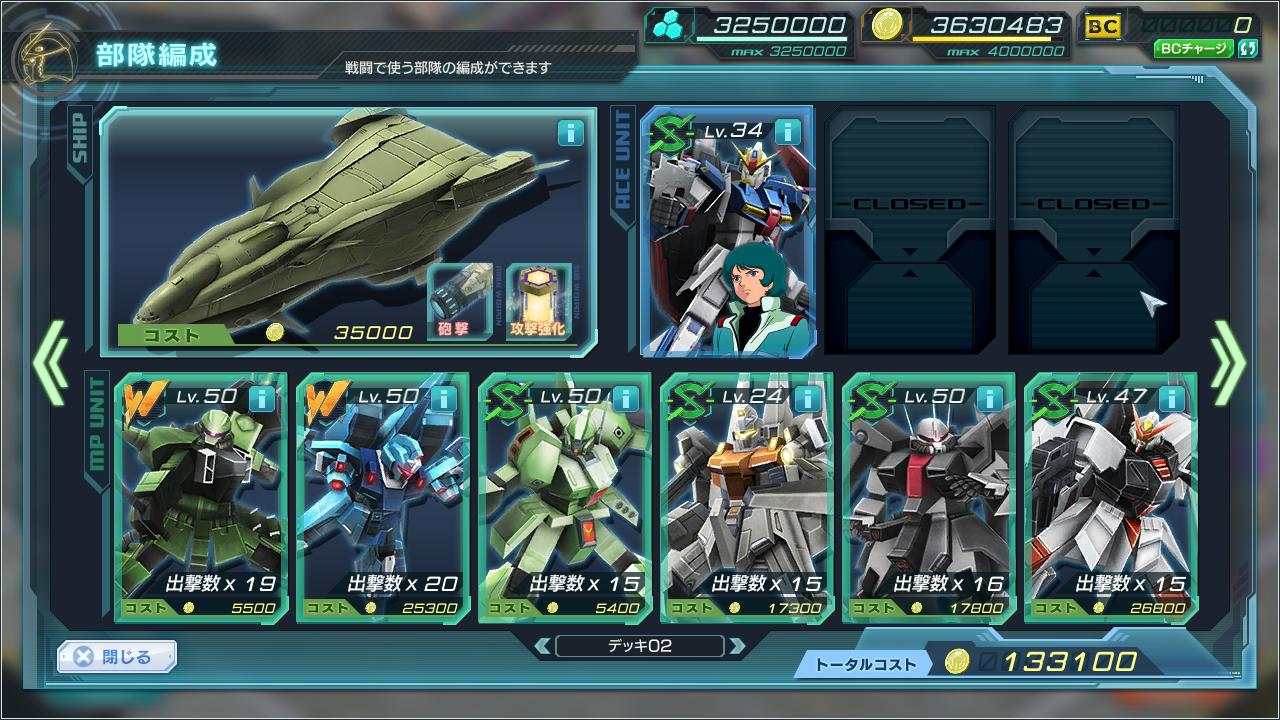Show info for the Lv.34 ace unit
Viewport: 1280px width, 720px height.
(788, 131)
